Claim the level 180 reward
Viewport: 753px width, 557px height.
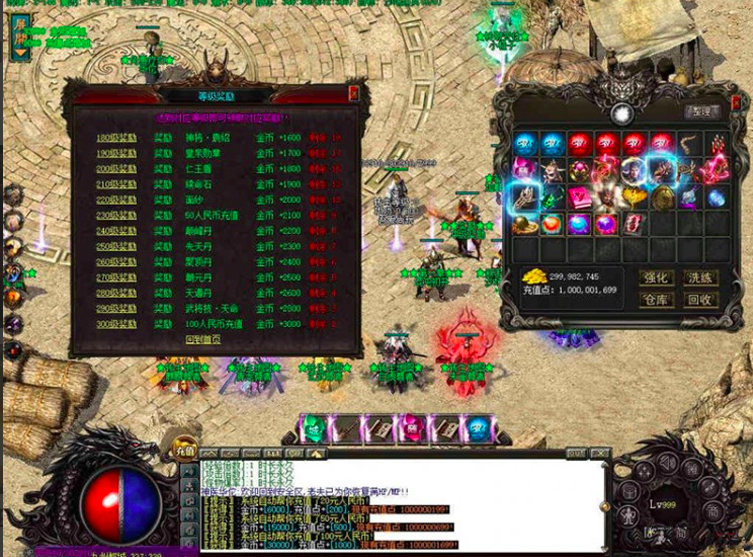(116, 137)
